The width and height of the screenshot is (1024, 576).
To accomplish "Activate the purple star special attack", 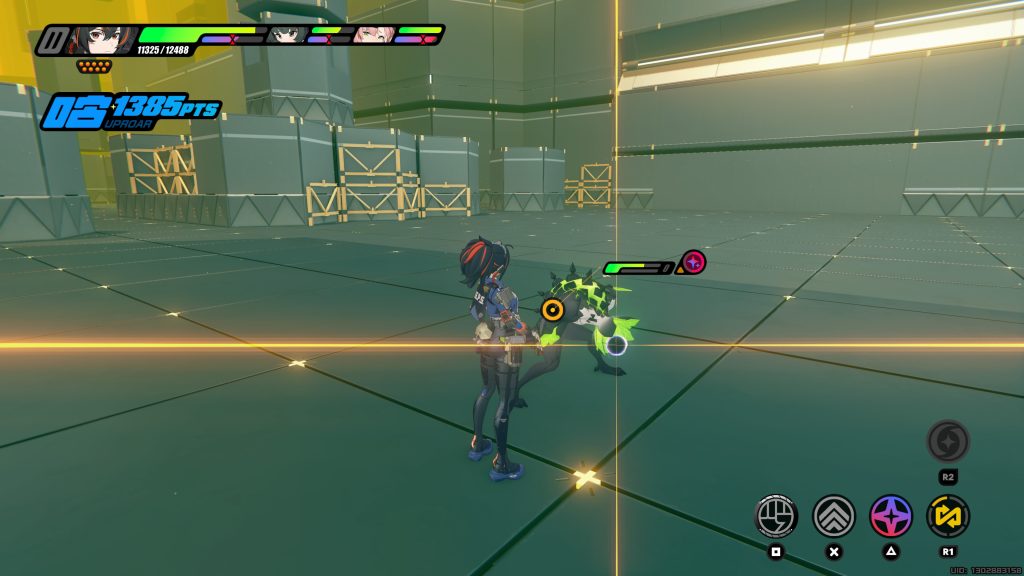I will (891, 515).
